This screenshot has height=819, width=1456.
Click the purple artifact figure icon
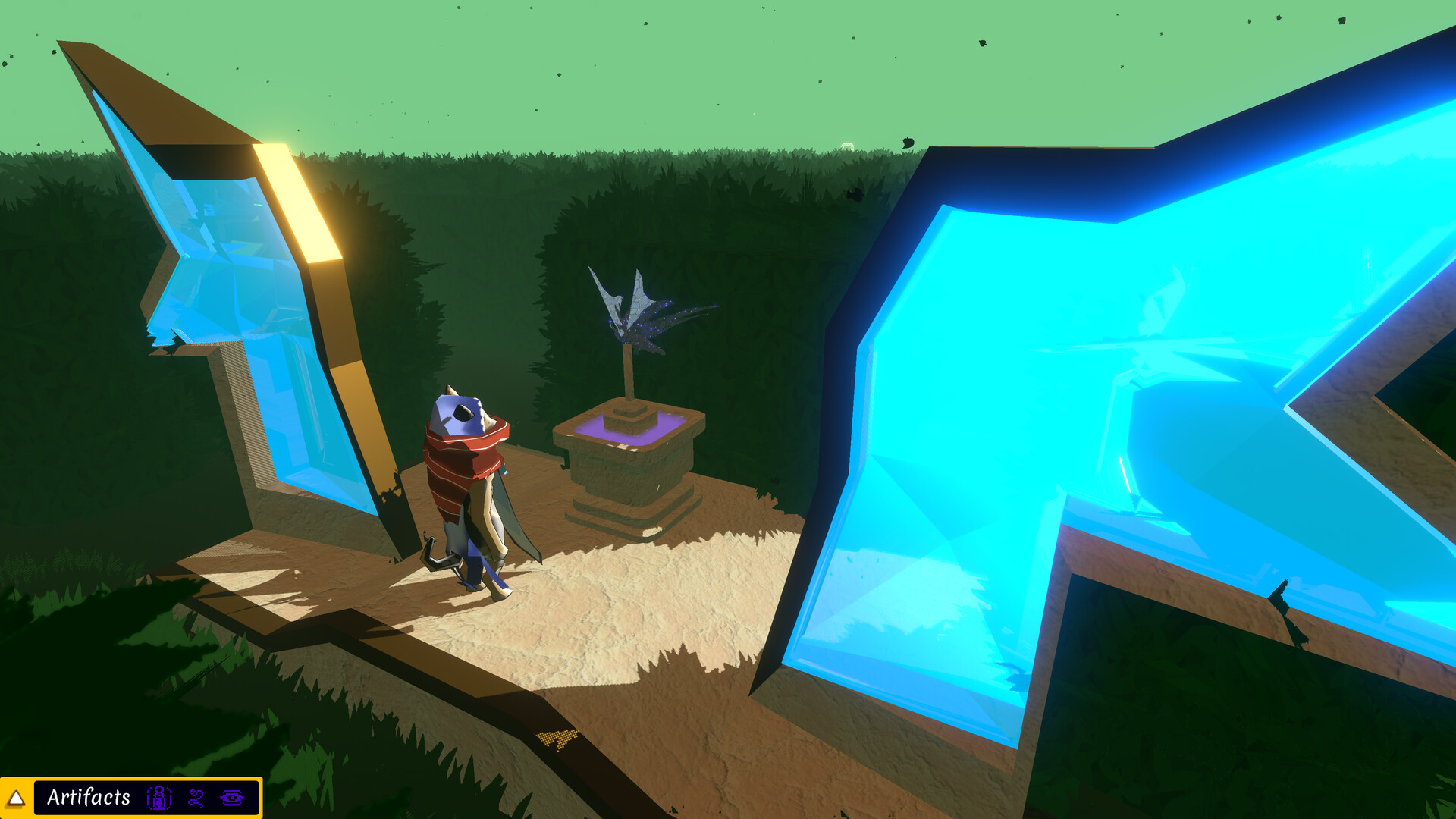(159, 797)
